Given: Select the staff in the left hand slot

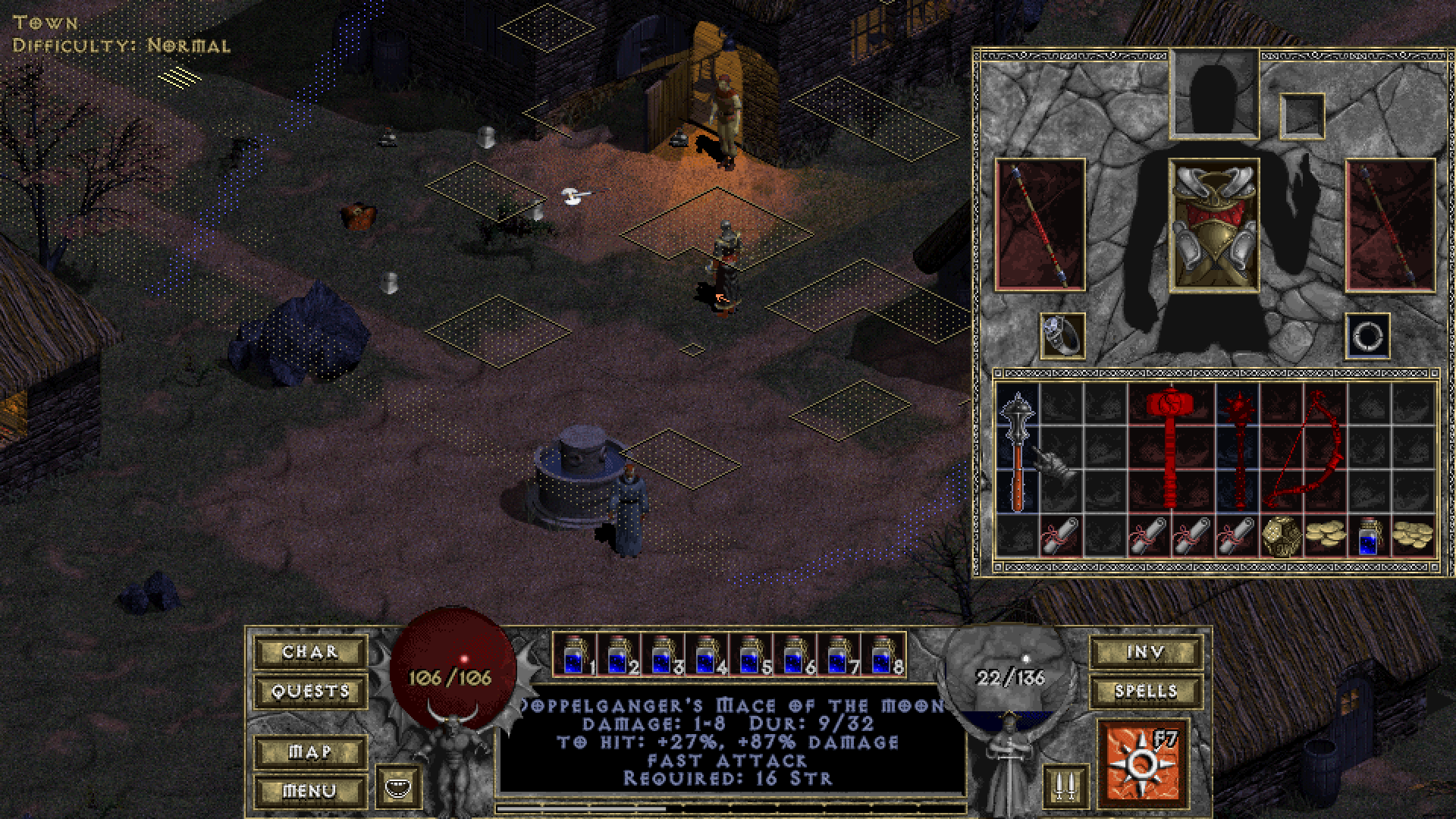Looking at the screenshot, I should (1040, 225).
